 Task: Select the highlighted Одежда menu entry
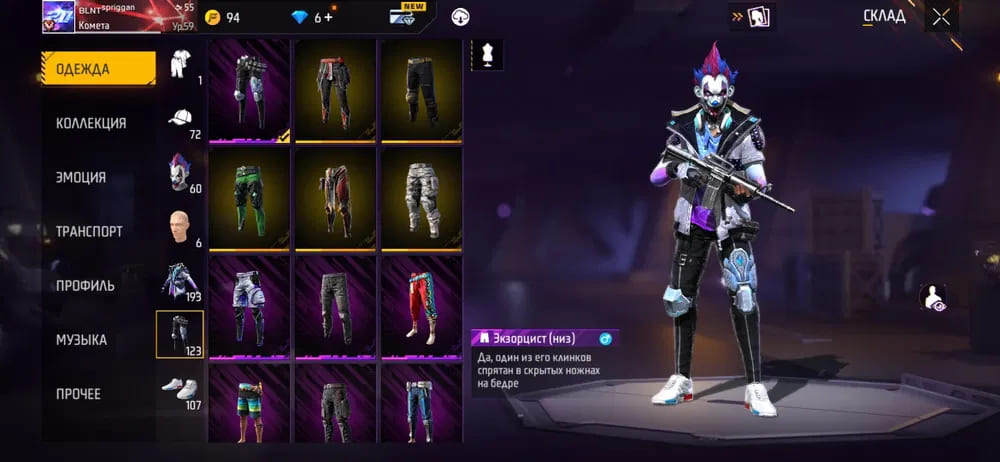(x=97, y=69)
